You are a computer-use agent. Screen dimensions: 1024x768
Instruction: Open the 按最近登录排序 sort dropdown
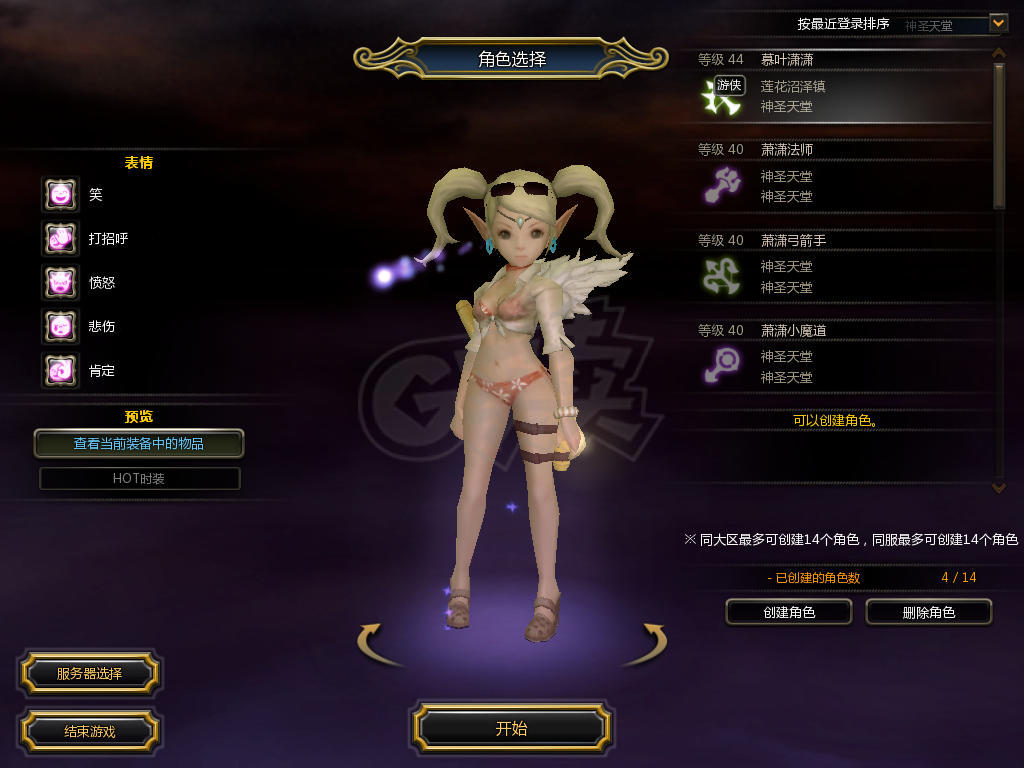[997, 23]
